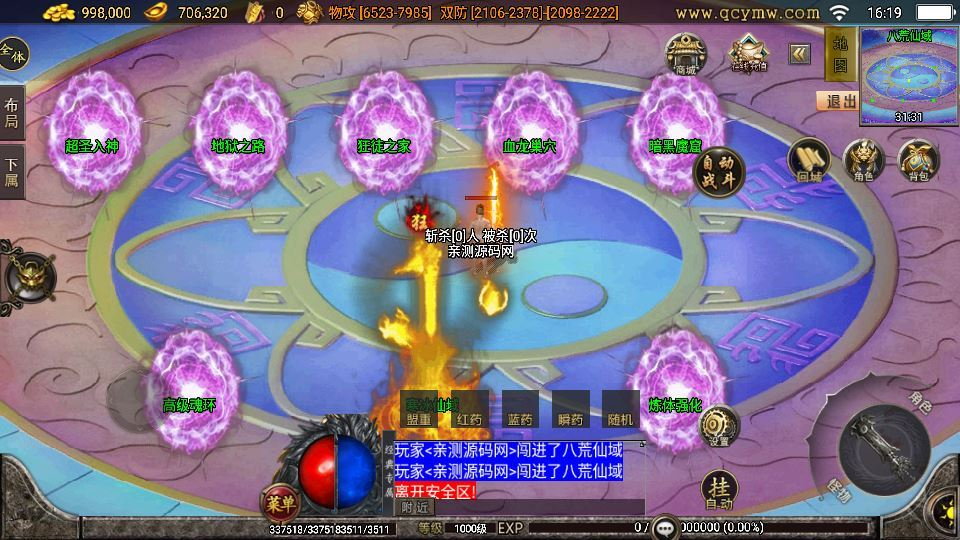The image size is (960, 540).
Task: Open the 下属 side tab
Action: (12, 172)
